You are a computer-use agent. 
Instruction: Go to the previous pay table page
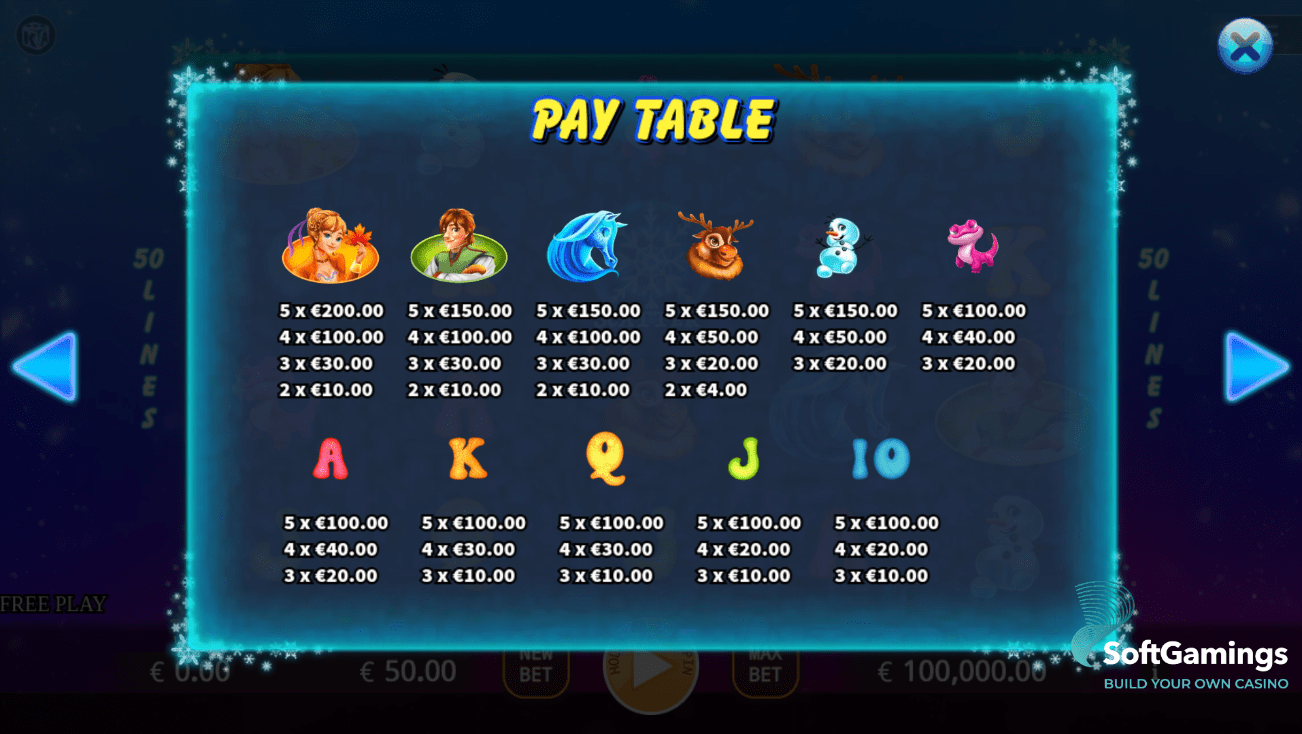pos(46,367)
